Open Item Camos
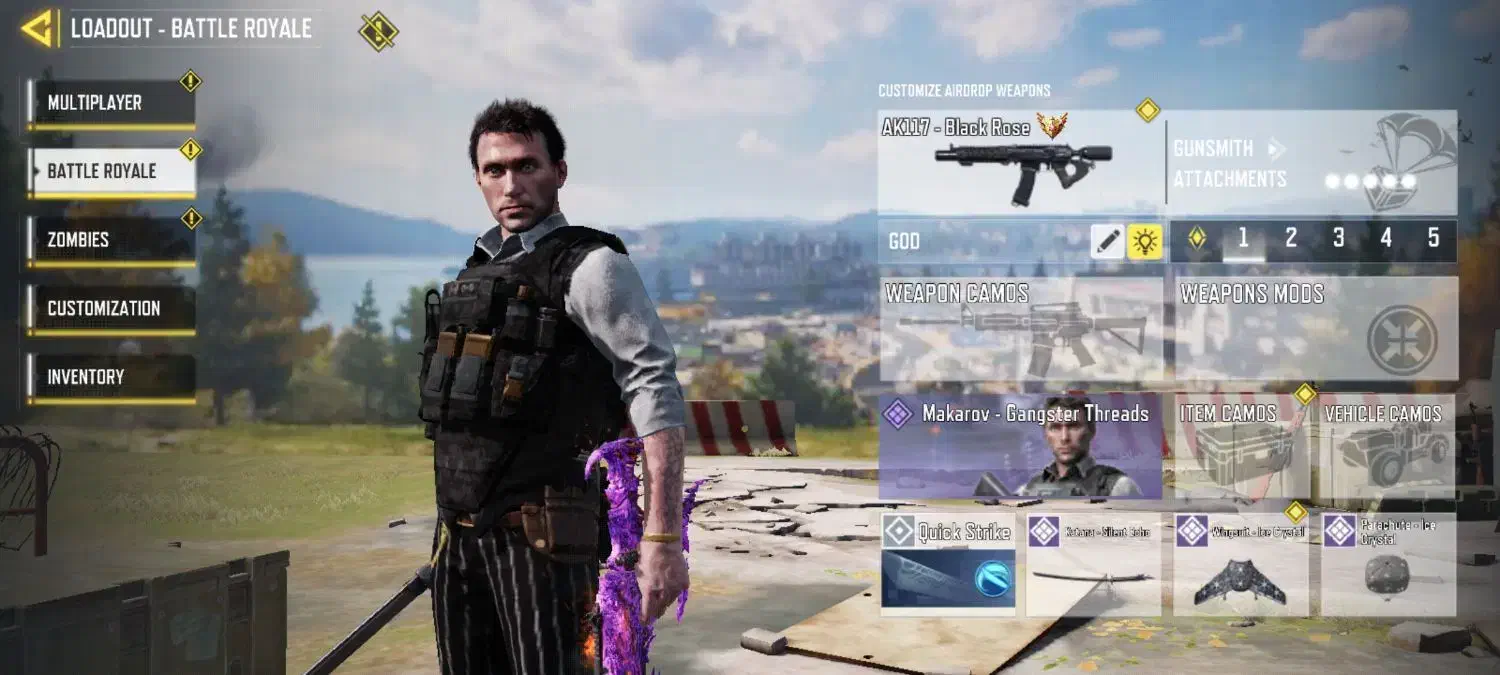This screenshot has width=1500, height=675. [1241, 446]
